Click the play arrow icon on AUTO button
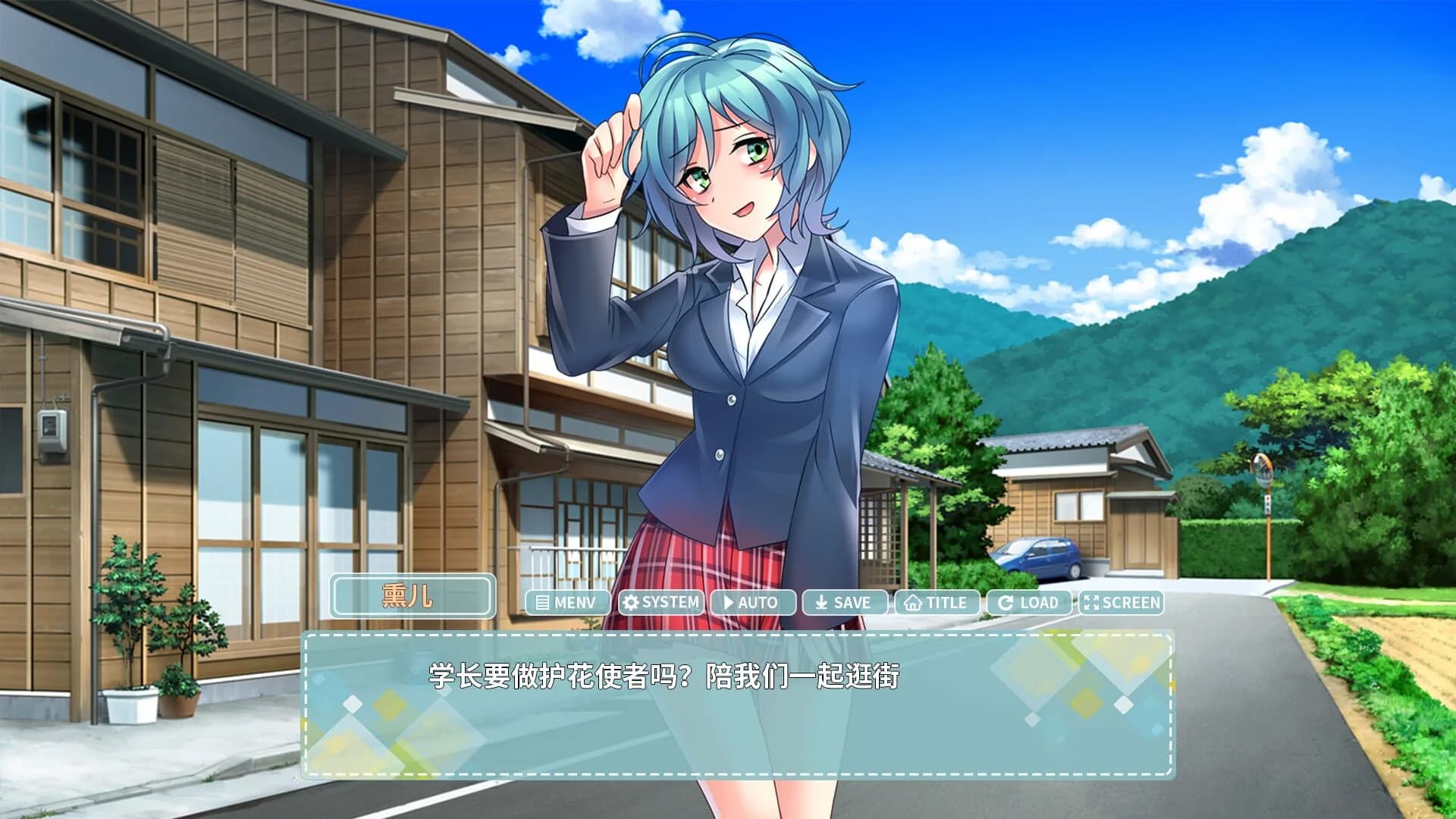 coord(727,604)
